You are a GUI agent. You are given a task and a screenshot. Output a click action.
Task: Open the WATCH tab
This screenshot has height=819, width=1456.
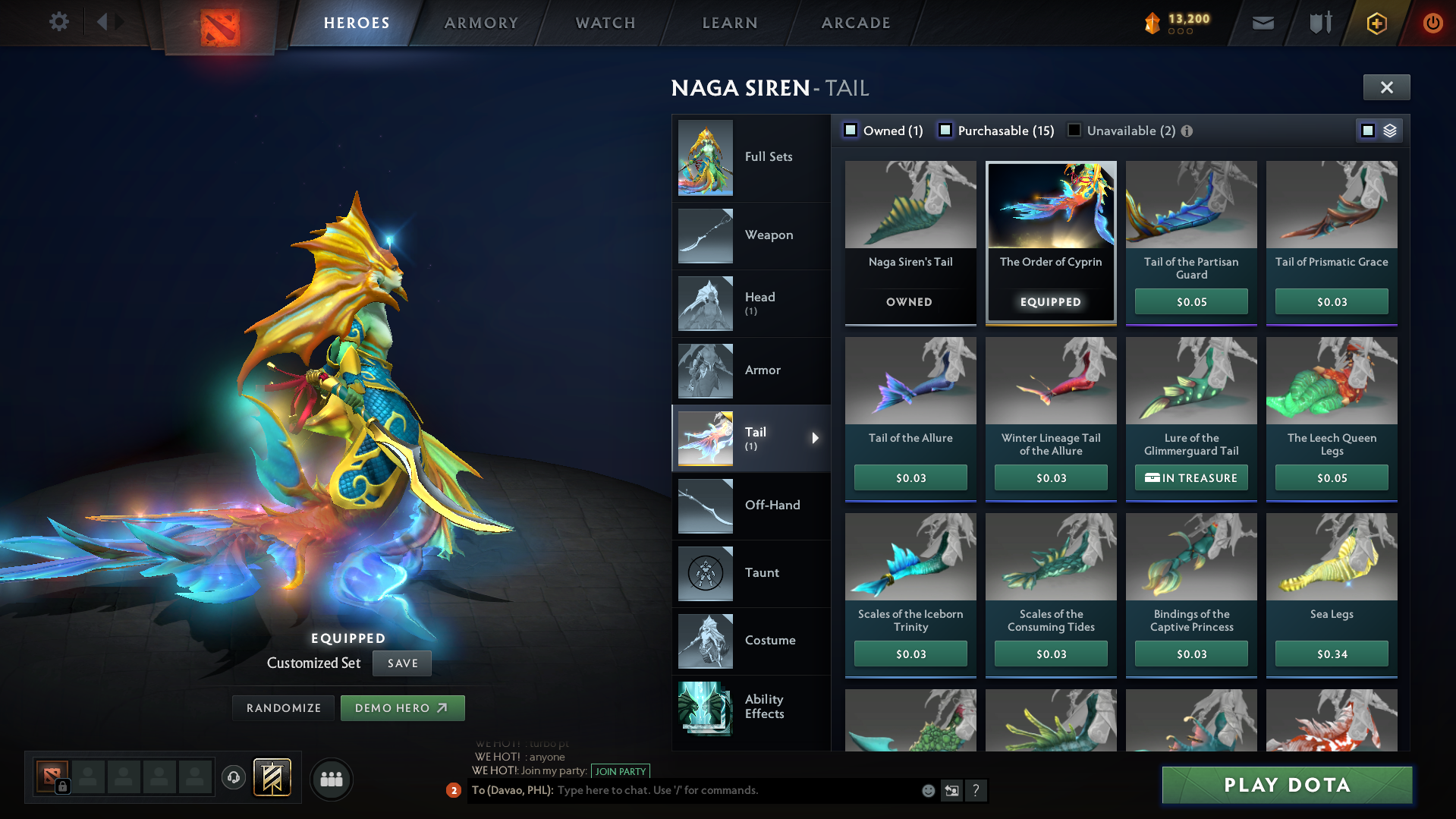click(x=605, y=23)
